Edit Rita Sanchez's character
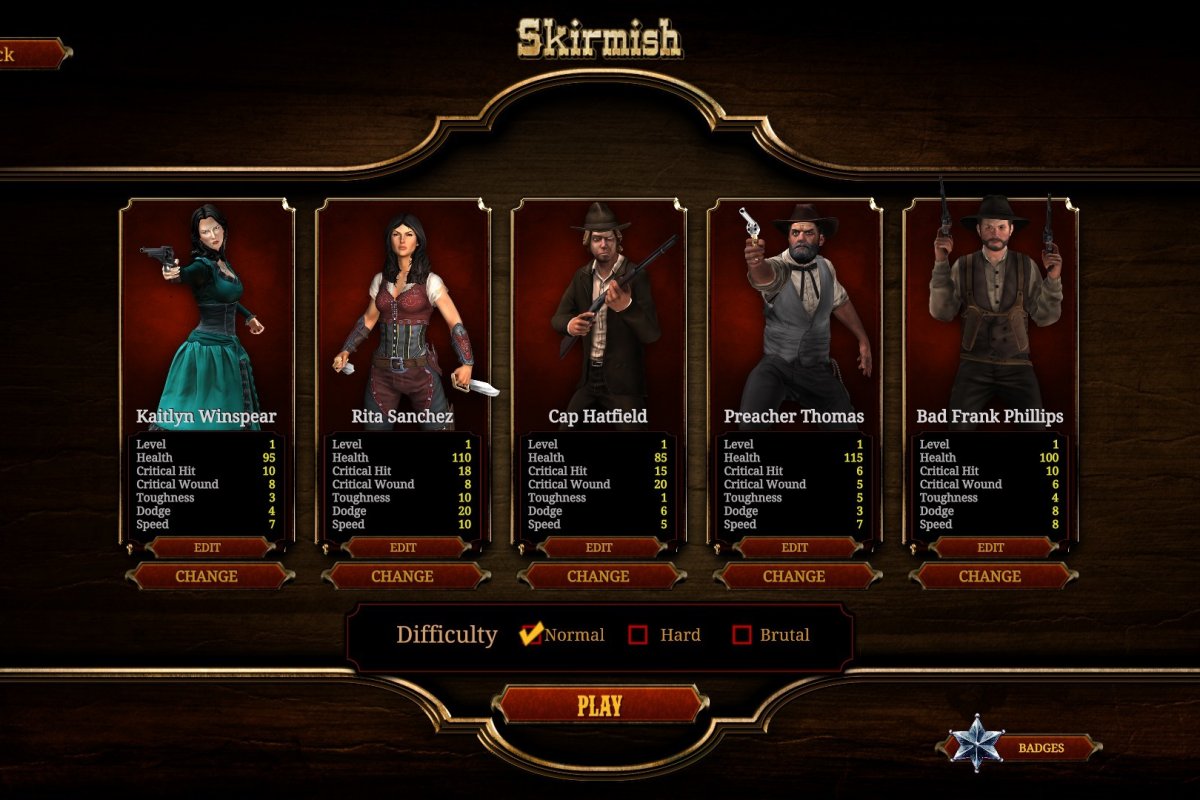Image resolution: width=1200 pixels, height=800 pixels. (x=403, y=547)
